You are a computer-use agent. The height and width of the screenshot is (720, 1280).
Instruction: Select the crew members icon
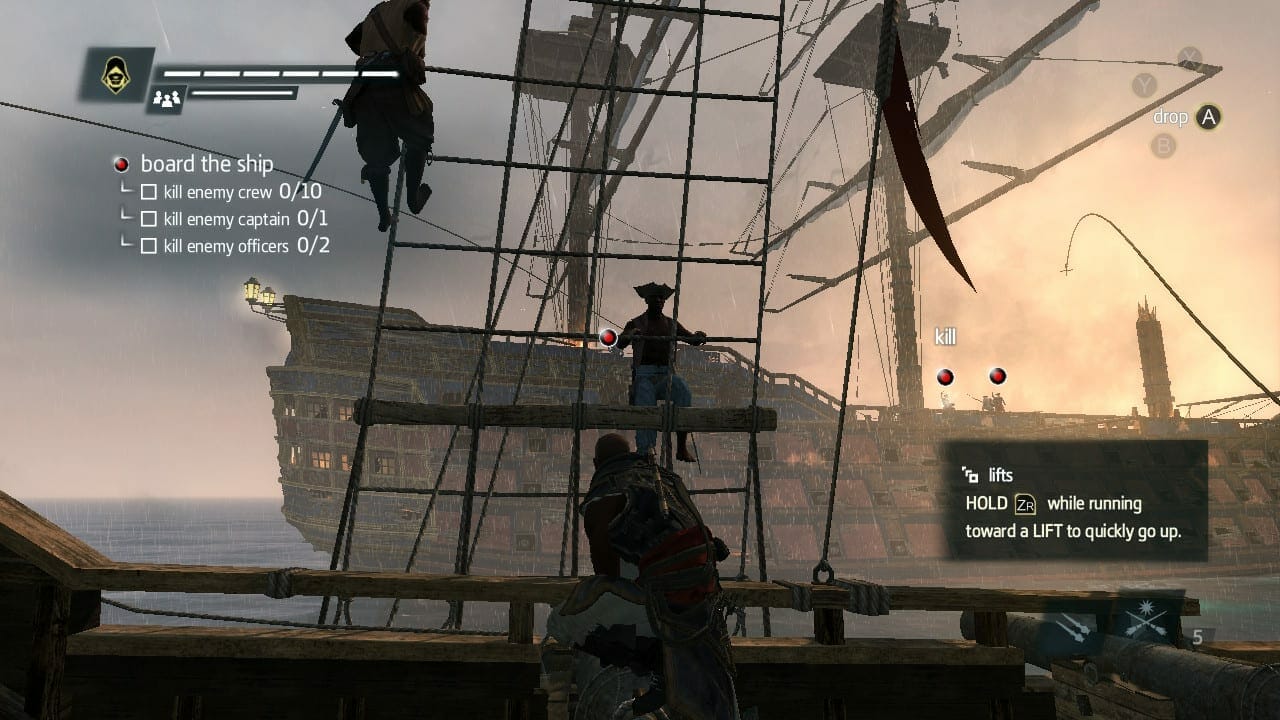coord(166,98)
